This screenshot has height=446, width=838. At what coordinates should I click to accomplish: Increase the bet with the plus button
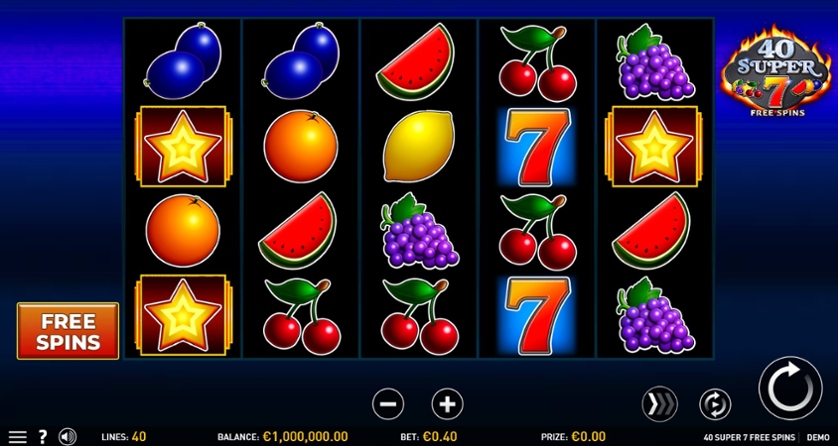tap(447, 404)
